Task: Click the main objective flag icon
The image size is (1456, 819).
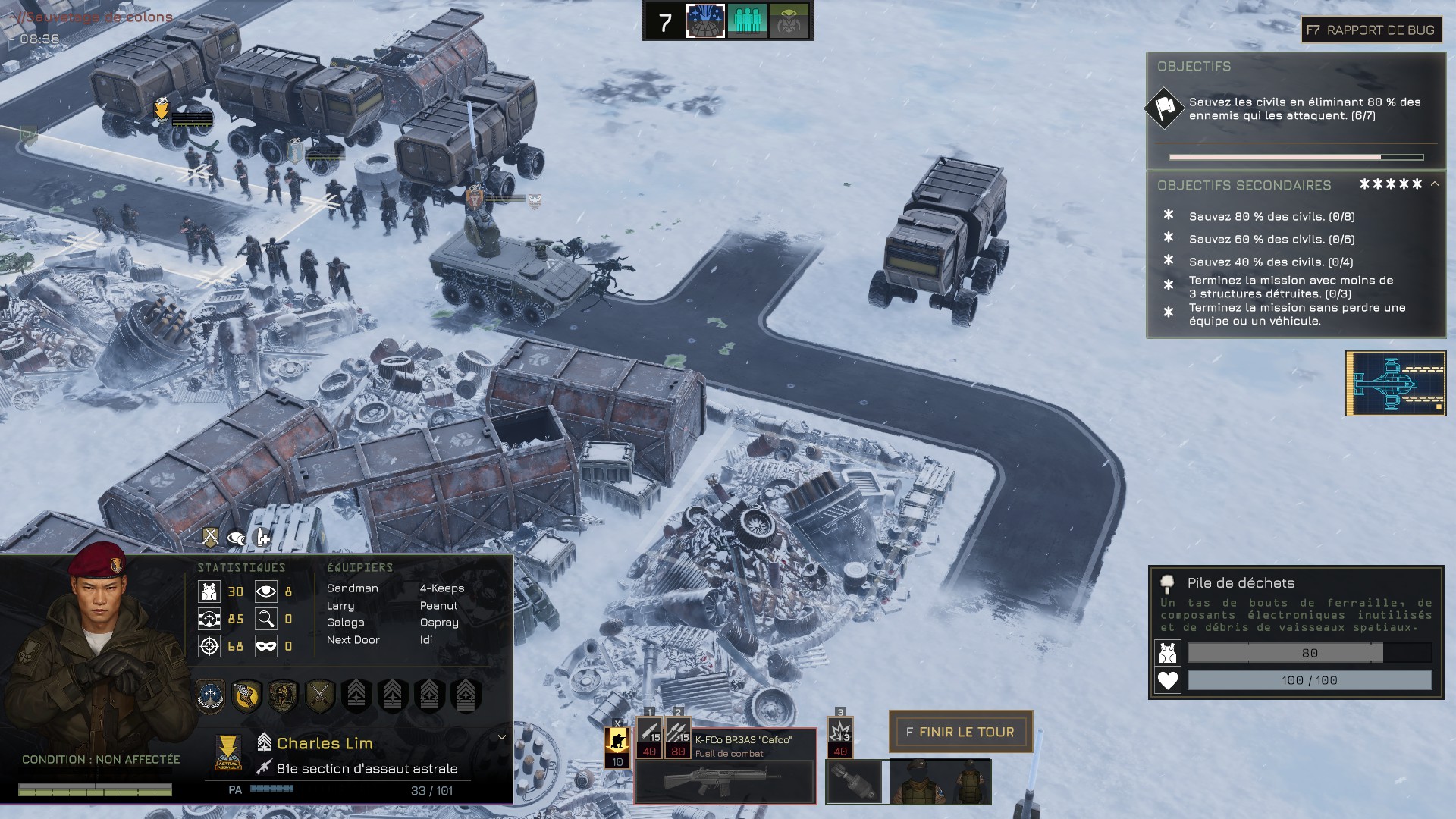Action: pos(1164,108)
